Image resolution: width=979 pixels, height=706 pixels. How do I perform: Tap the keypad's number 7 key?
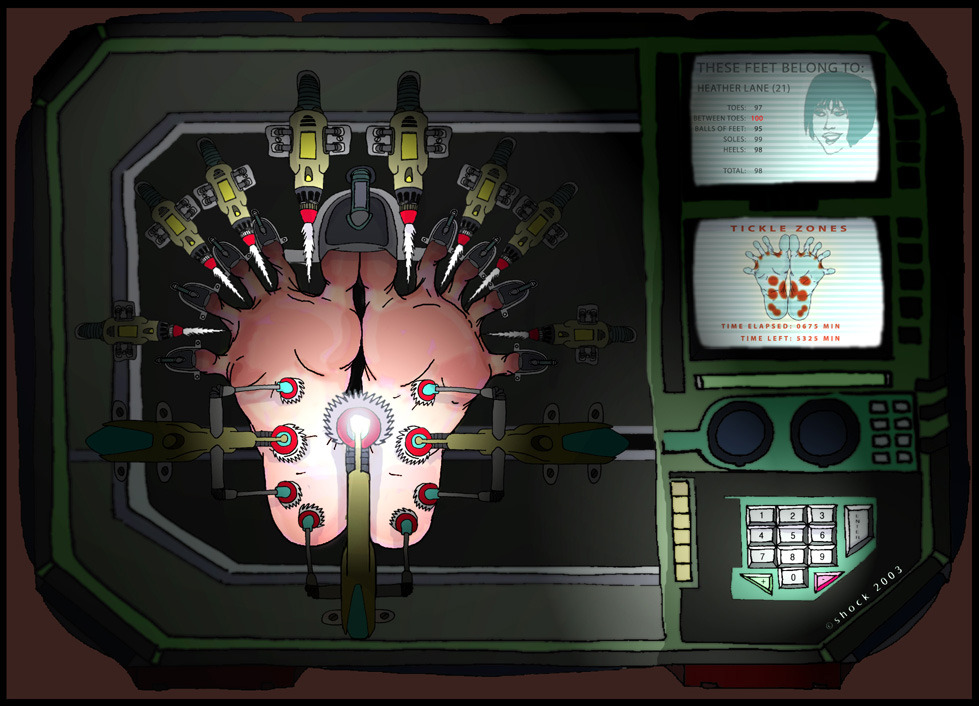763,557
